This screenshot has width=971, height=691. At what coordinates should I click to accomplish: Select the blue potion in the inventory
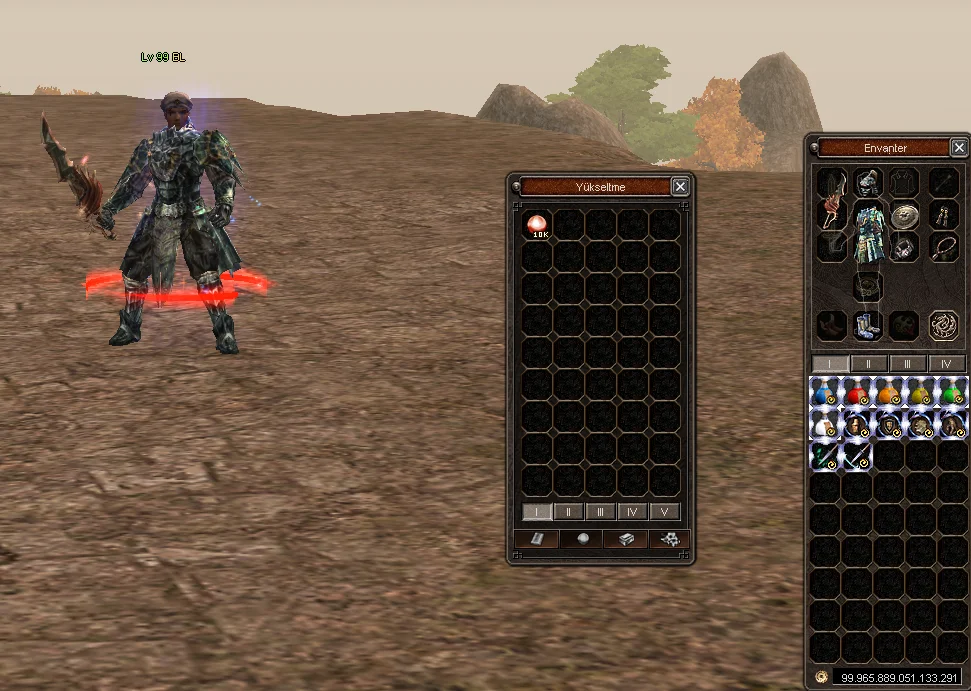824,392
